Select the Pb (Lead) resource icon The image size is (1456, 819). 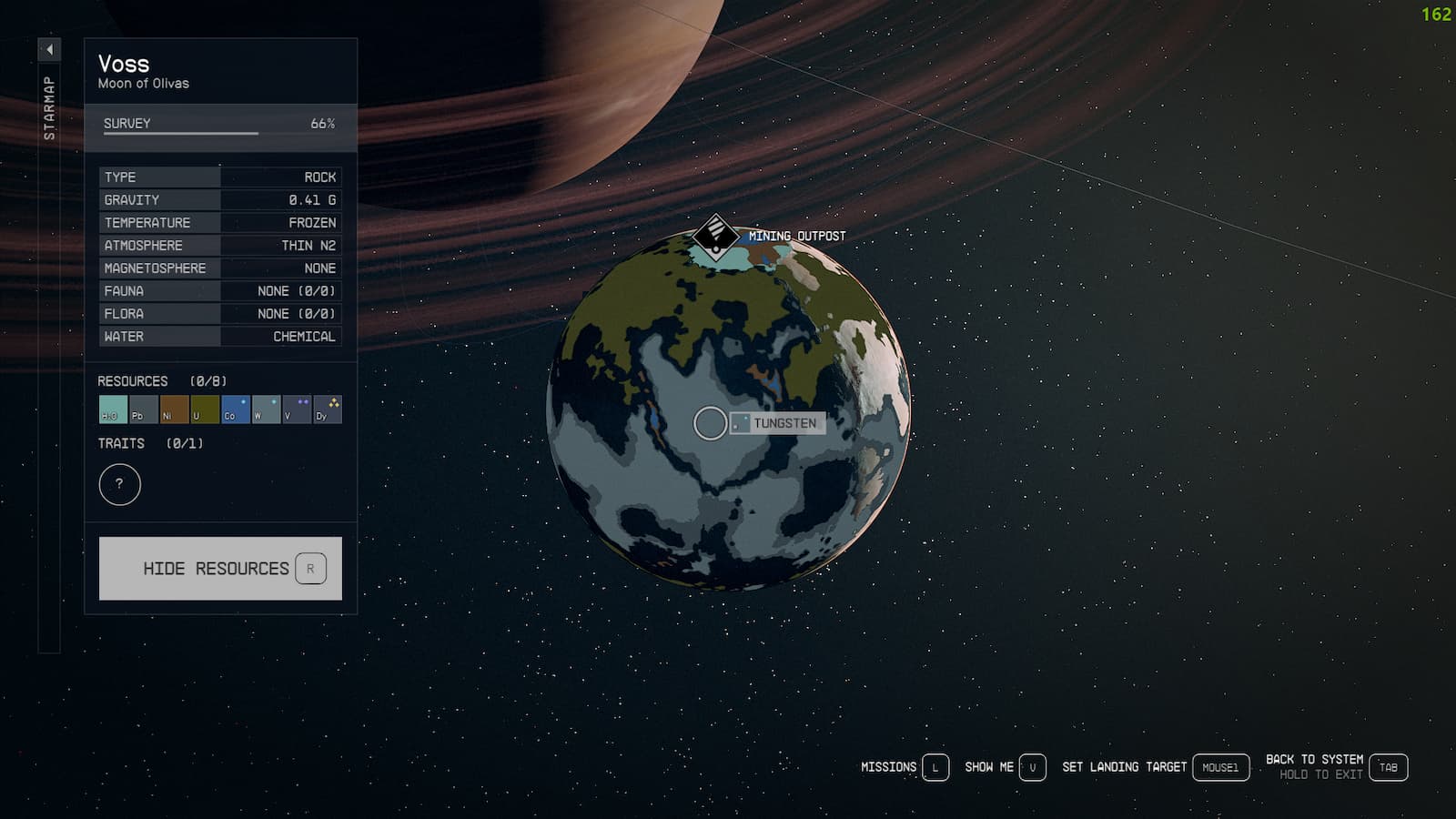click(x=142, y=409)
